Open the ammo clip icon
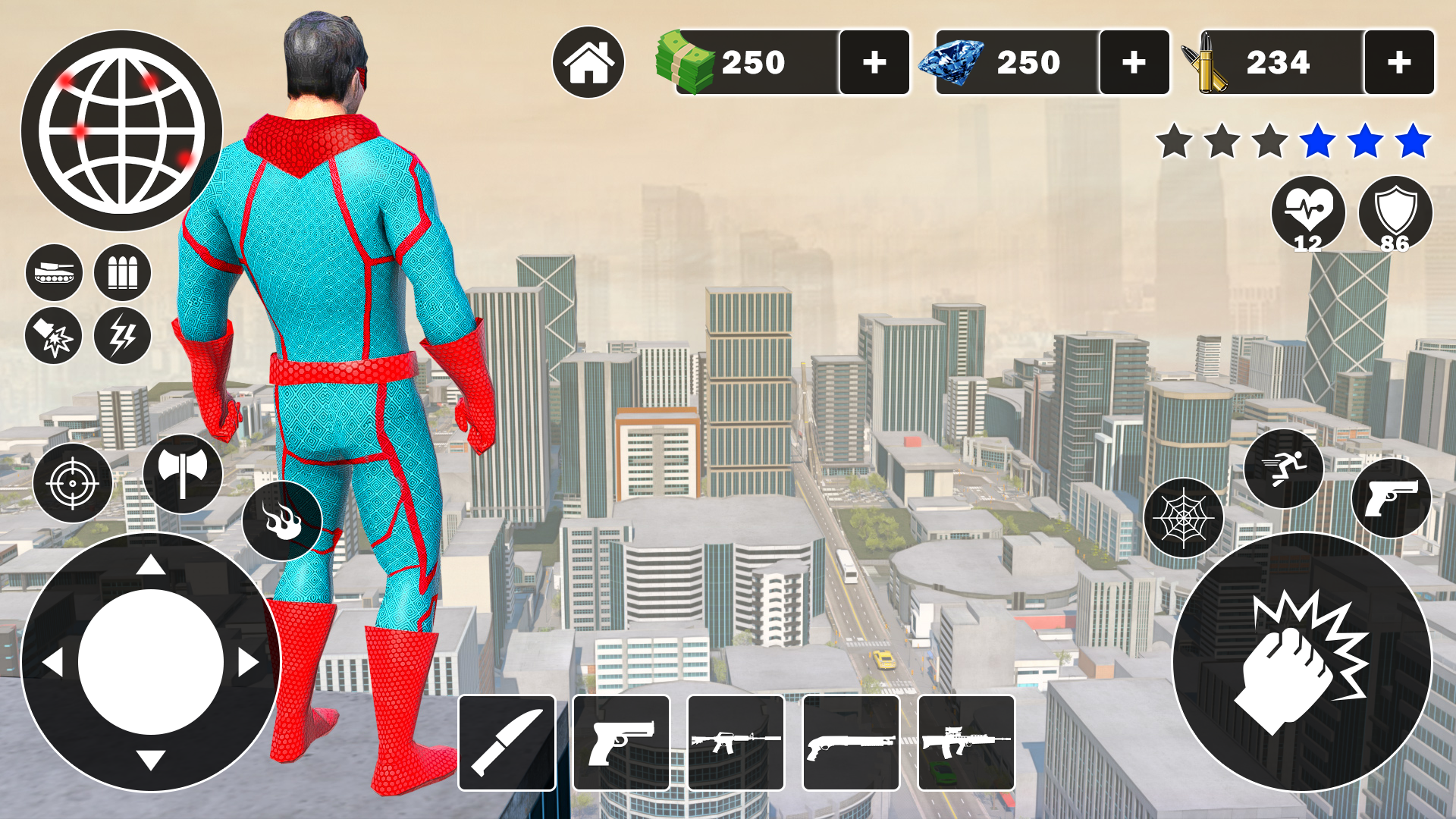The width and height of the screenshot is (1456, 819). tap(124, 273)
